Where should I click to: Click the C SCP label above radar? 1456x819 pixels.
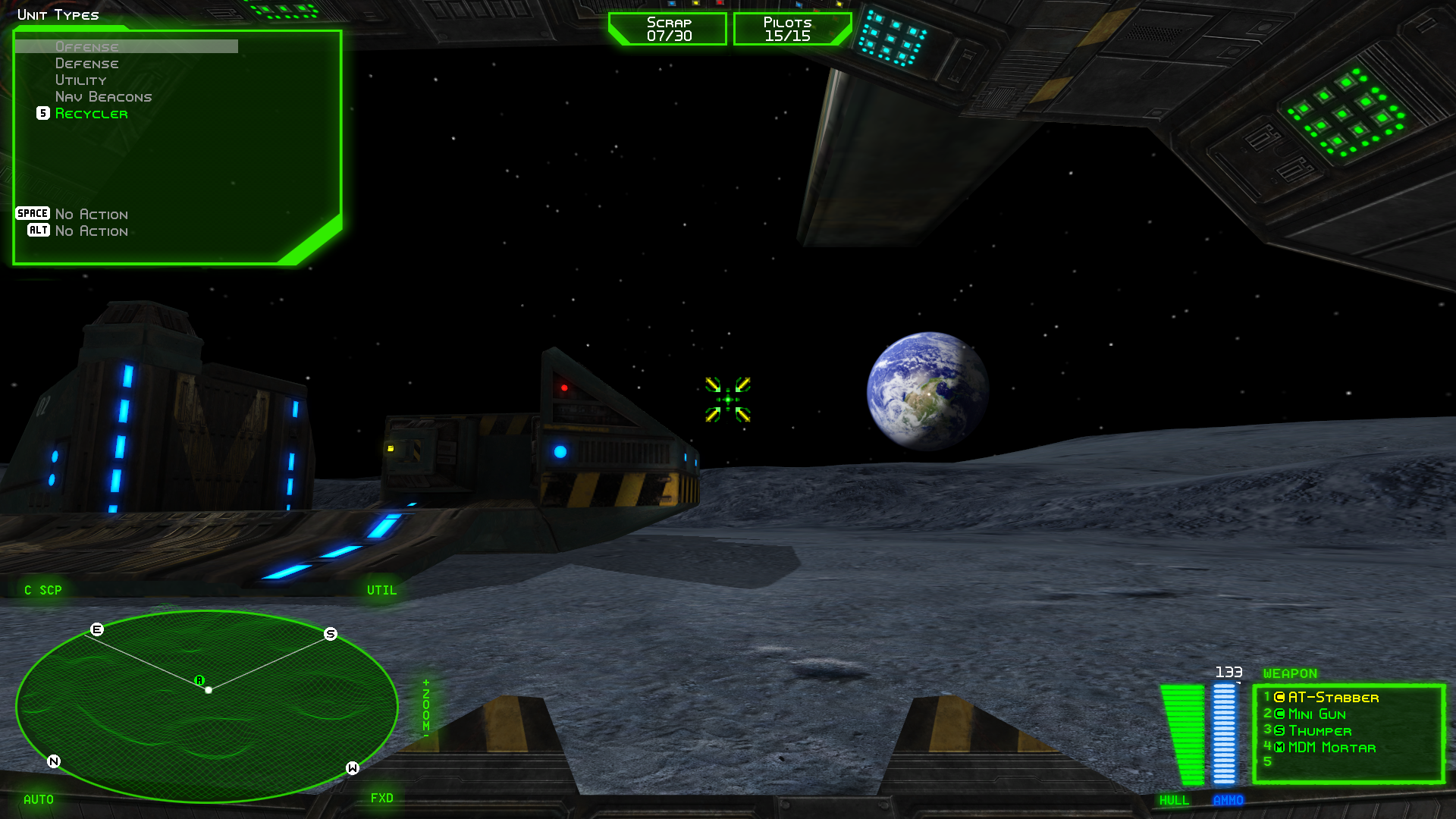[x=43, y=590]
